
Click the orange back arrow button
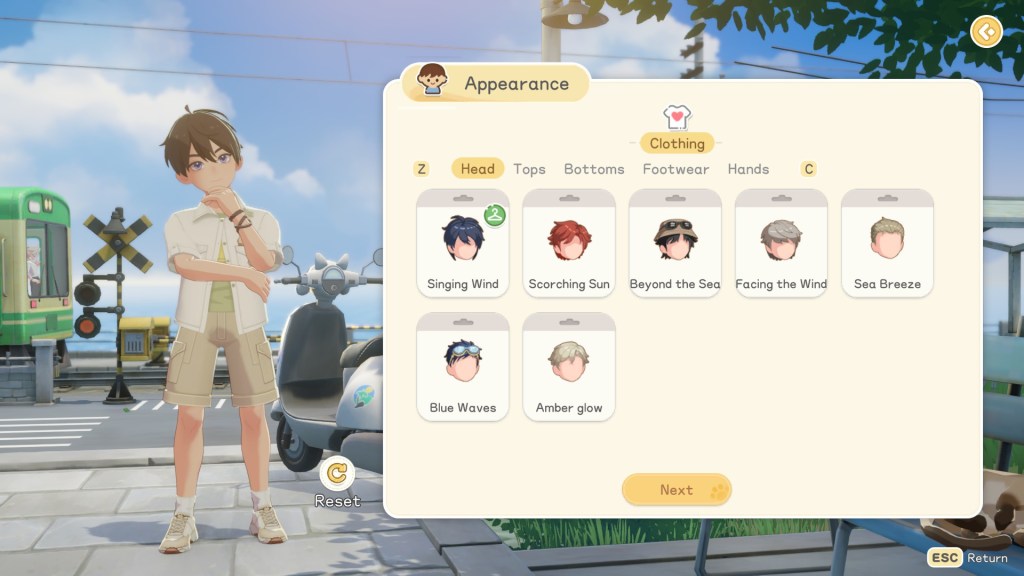pos(986,32)
